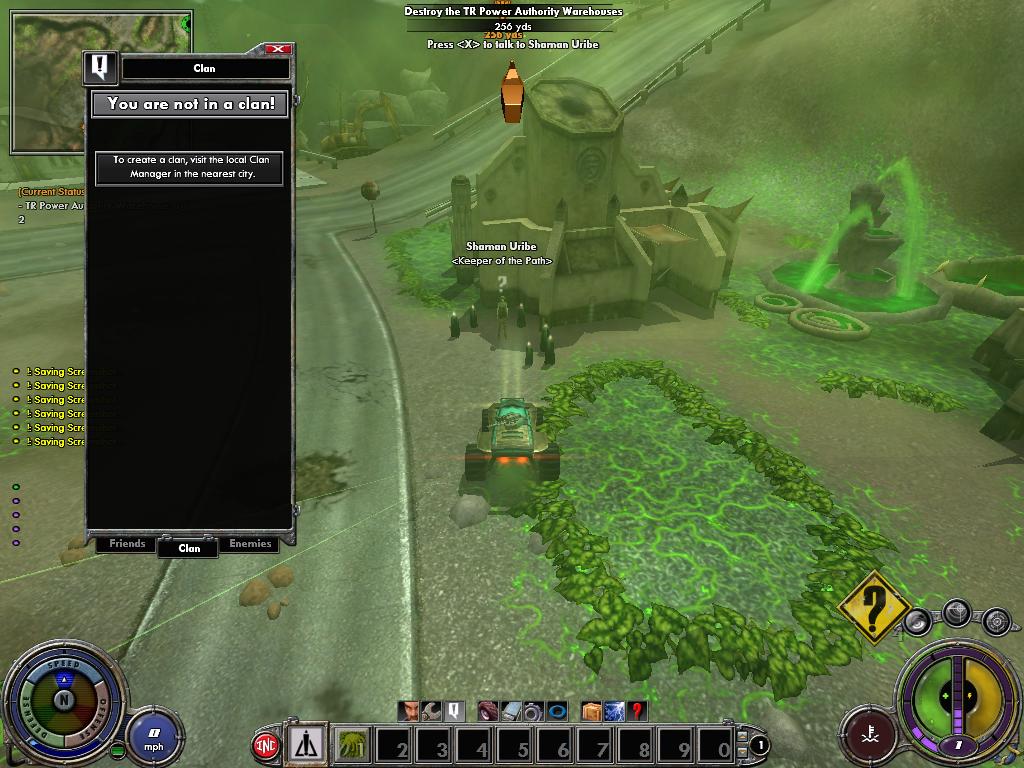
Task: Switch to the Friends tab
Action: (x=127, y=544)
